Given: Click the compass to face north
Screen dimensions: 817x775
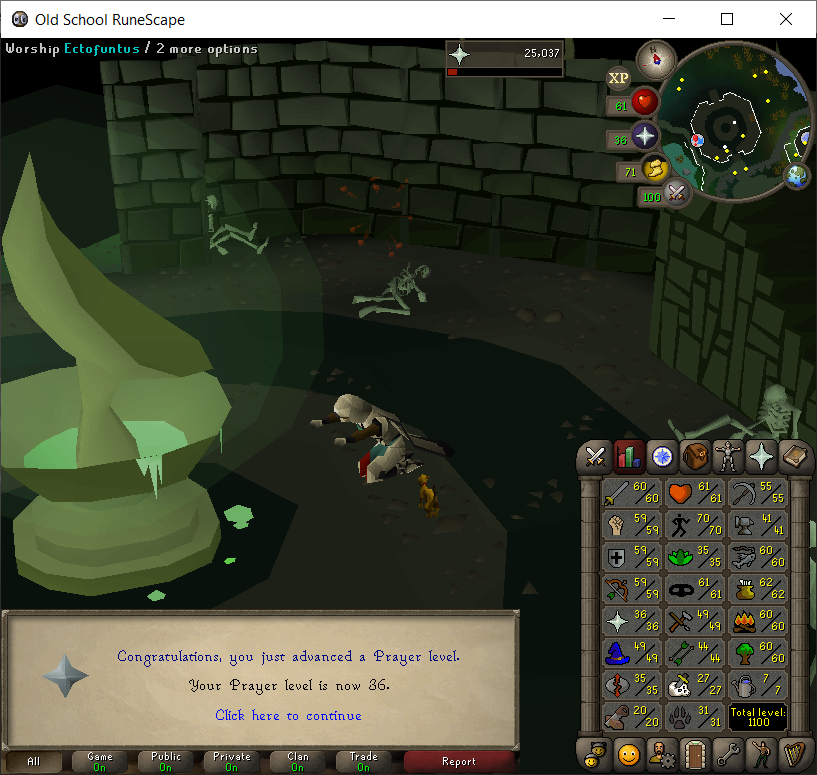Looking at the screenshot, I should click(656, 57).
